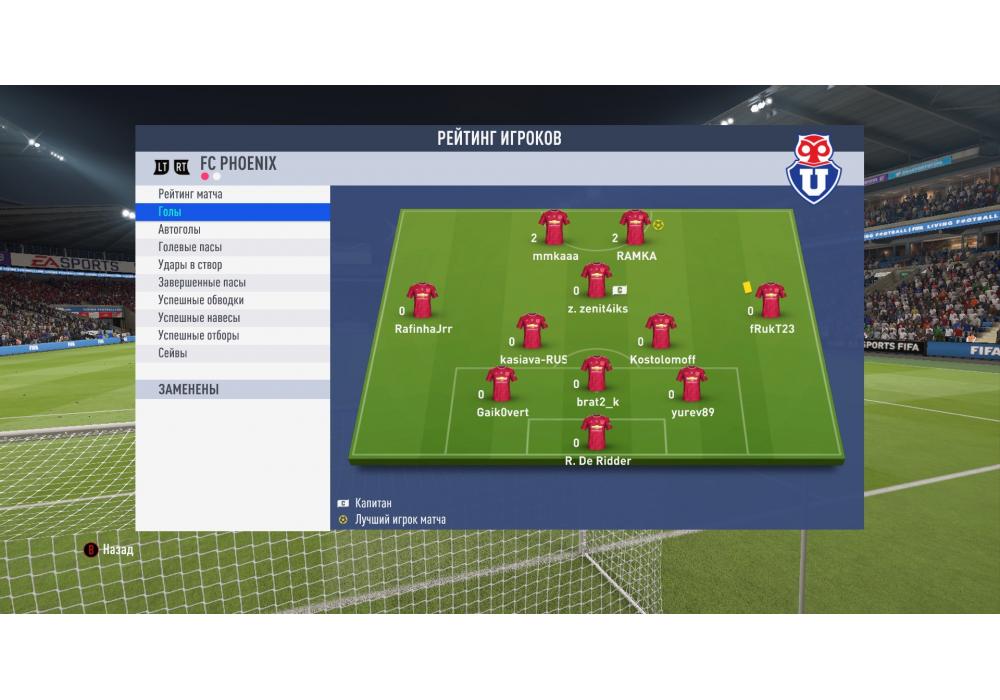Choose player mmkaaa's shirt
The image size is (1000, 700).
[x=555, y=229]
